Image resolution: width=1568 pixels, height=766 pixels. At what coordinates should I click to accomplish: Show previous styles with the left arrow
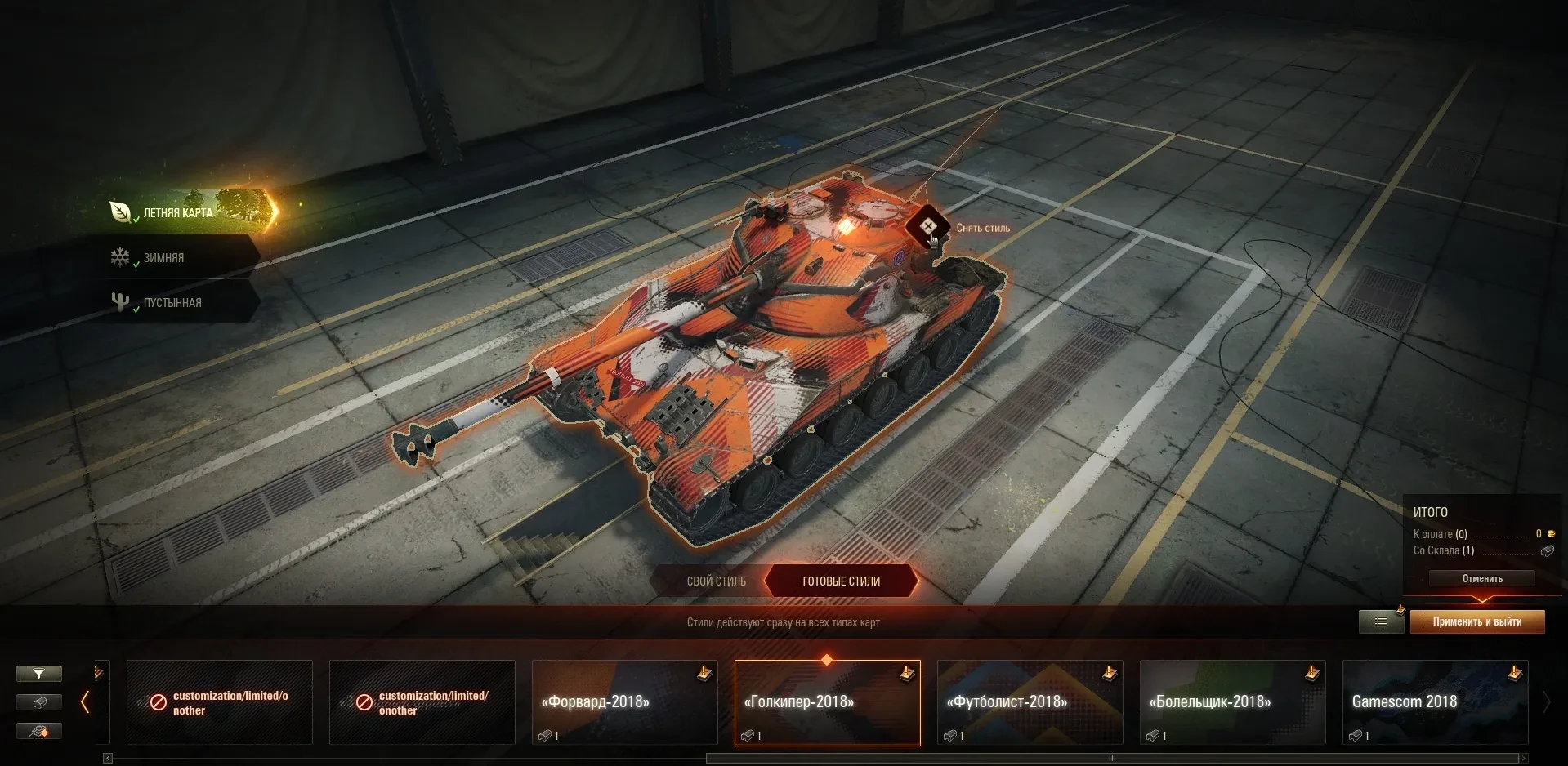pyautogui.click(x=85, y=702)
